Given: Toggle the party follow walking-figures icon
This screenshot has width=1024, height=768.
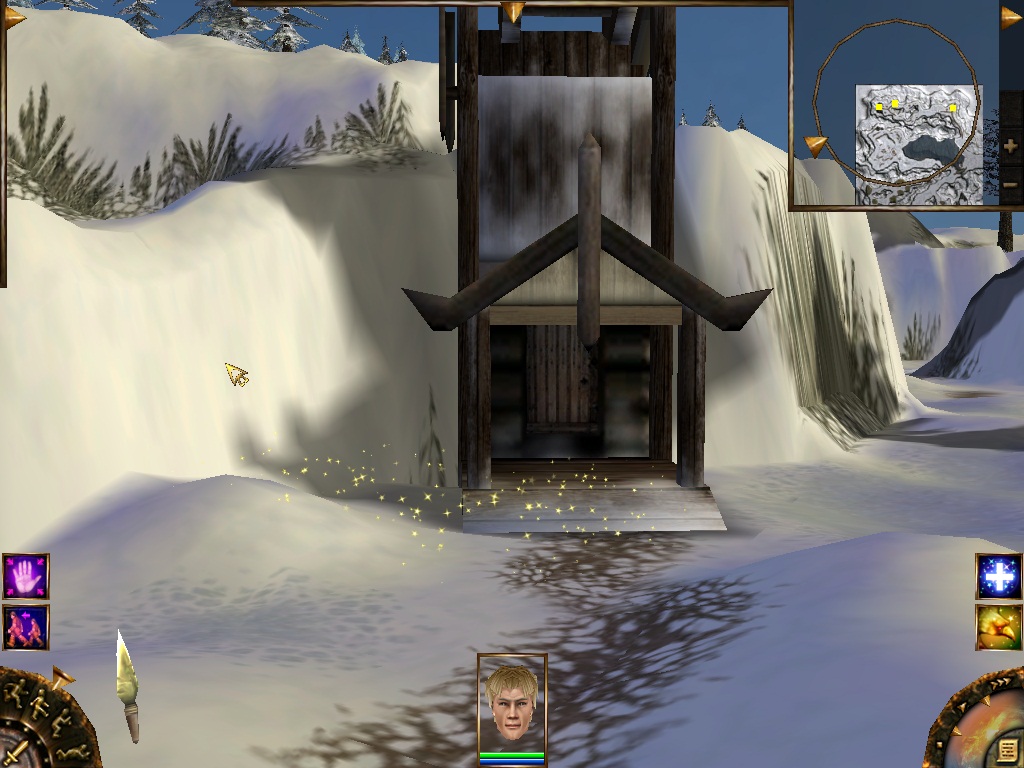Looking at the screenshot, I should [x=25, y=627].
